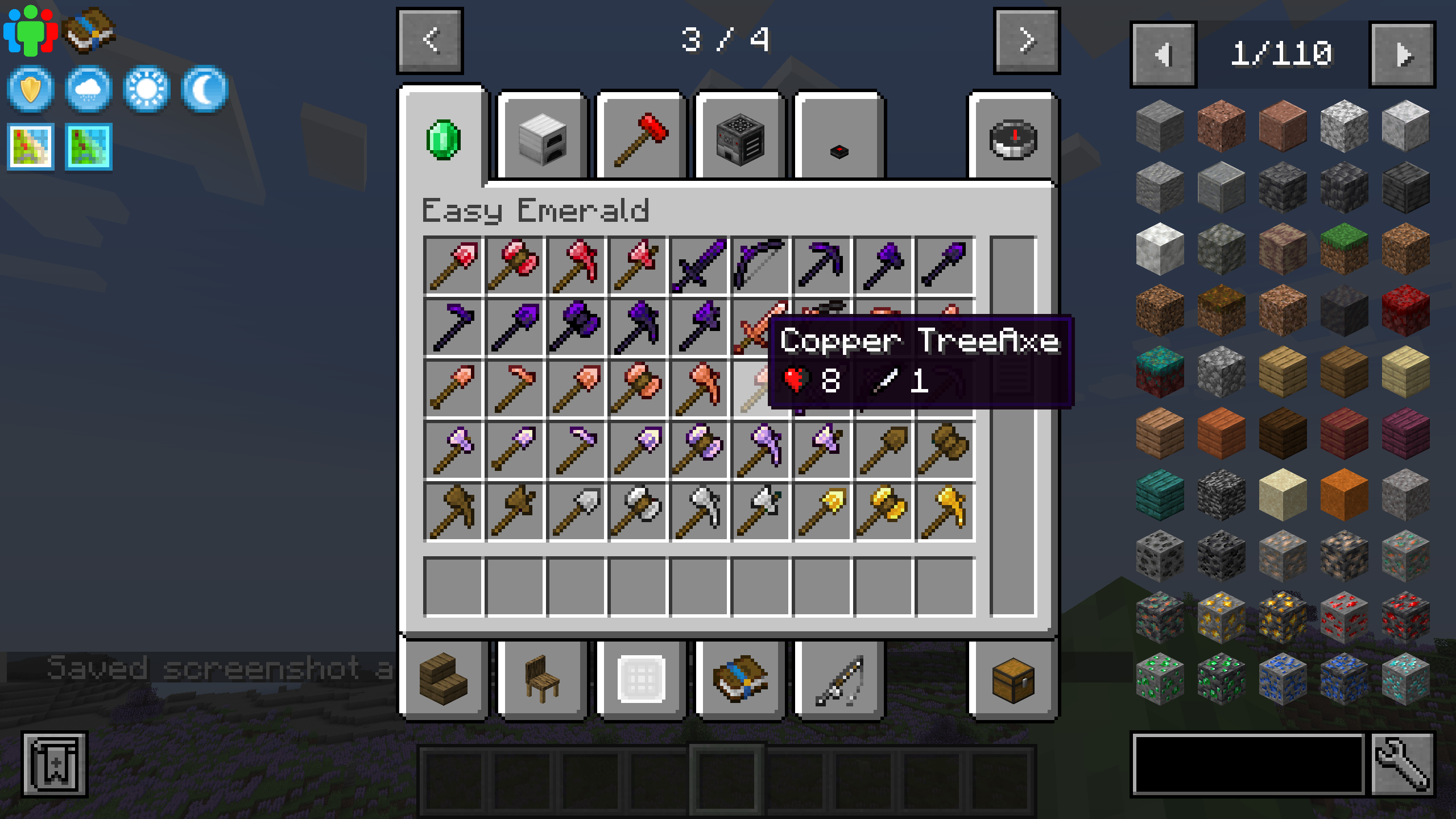The height and width of the screenshot is (819, 1456).
Task: Click the backpack icon below the inventory
Action: pyautogui.click(x=739, y=677)
